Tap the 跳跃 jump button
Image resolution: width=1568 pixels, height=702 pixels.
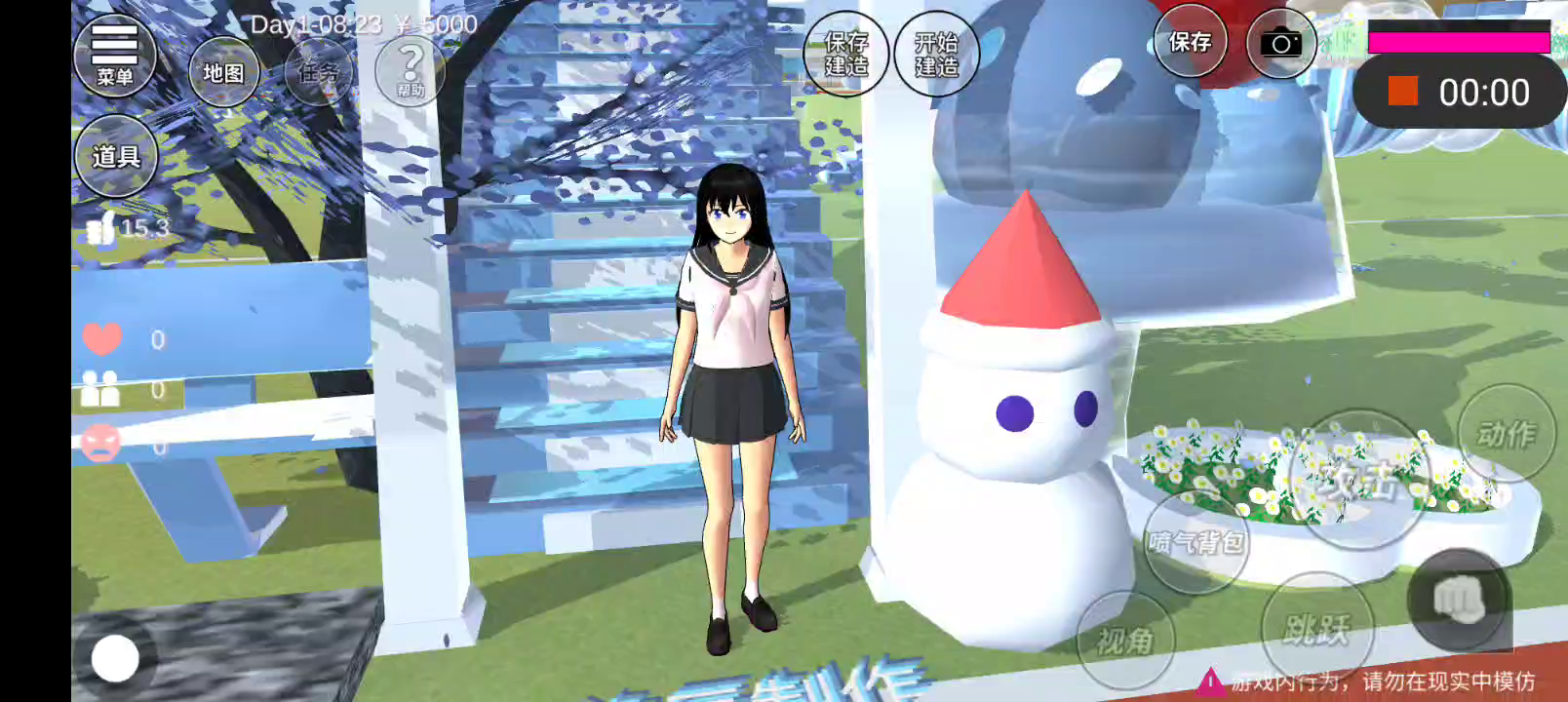pyautogui.click(x=1316, y=630)
